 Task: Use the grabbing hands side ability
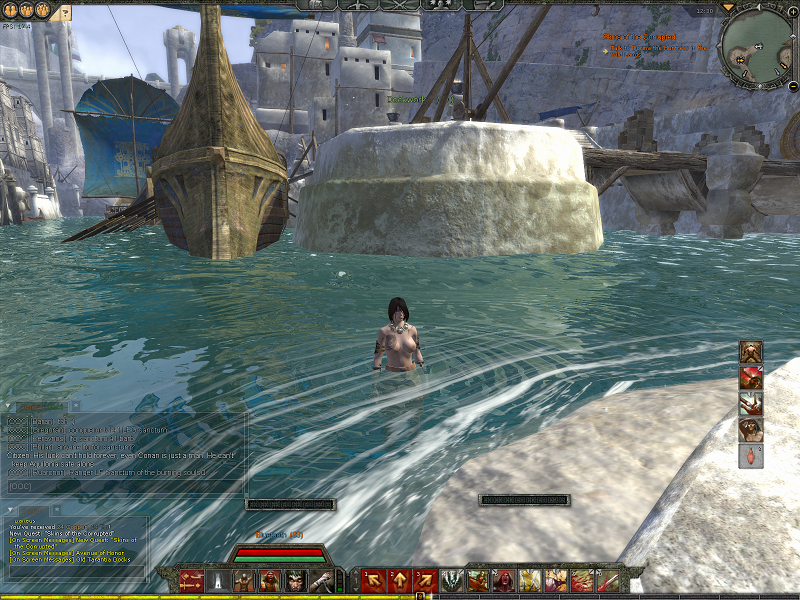(x=752, y=403)
